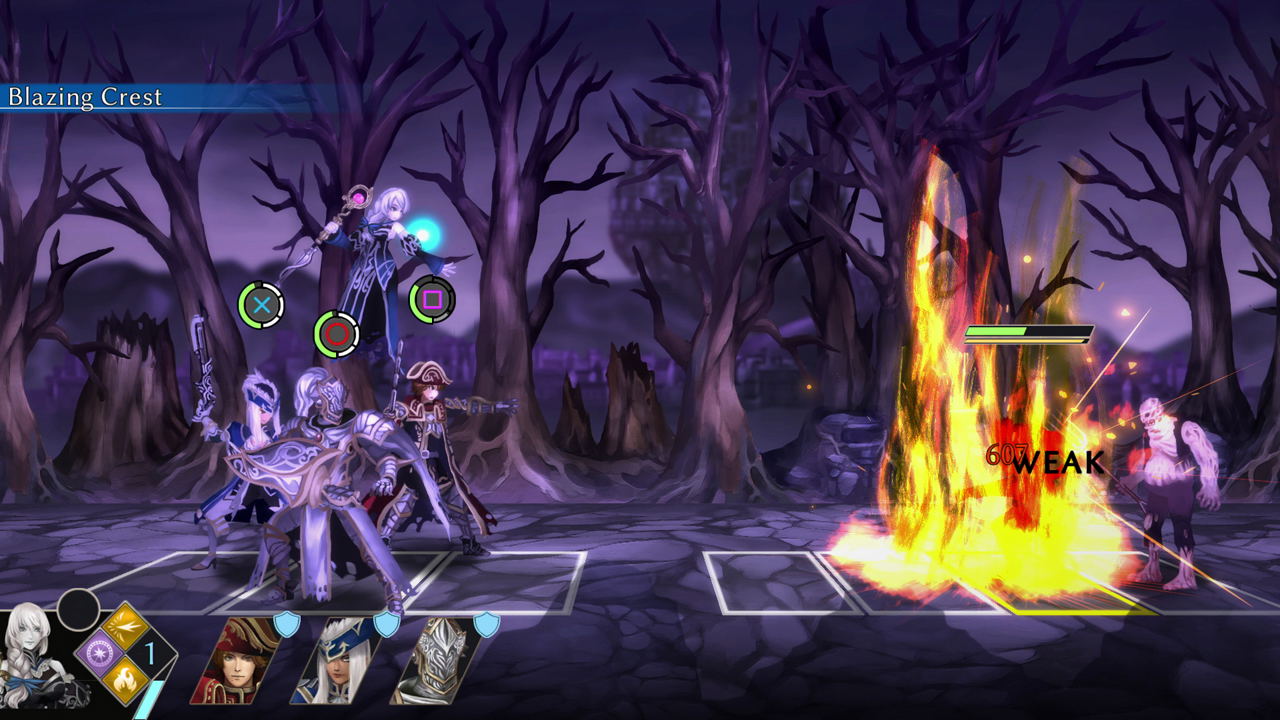Choose the golden streaking burst skill icon
This screenshot has height=720, width=1280.
126,628
